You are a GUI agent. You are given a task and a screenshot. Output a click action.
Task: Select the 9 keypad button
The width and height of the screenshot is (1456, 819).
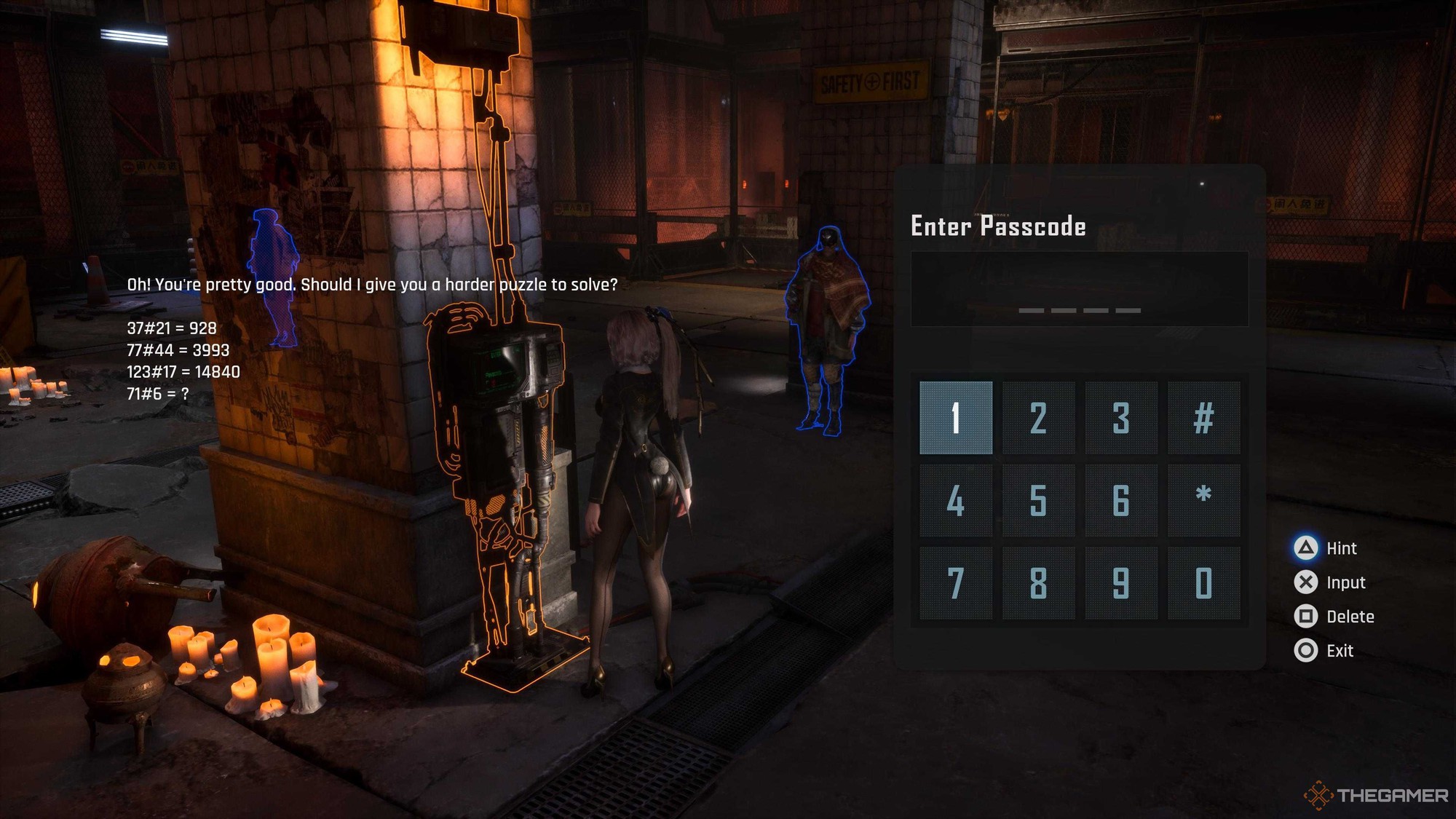click(1121, 583)
